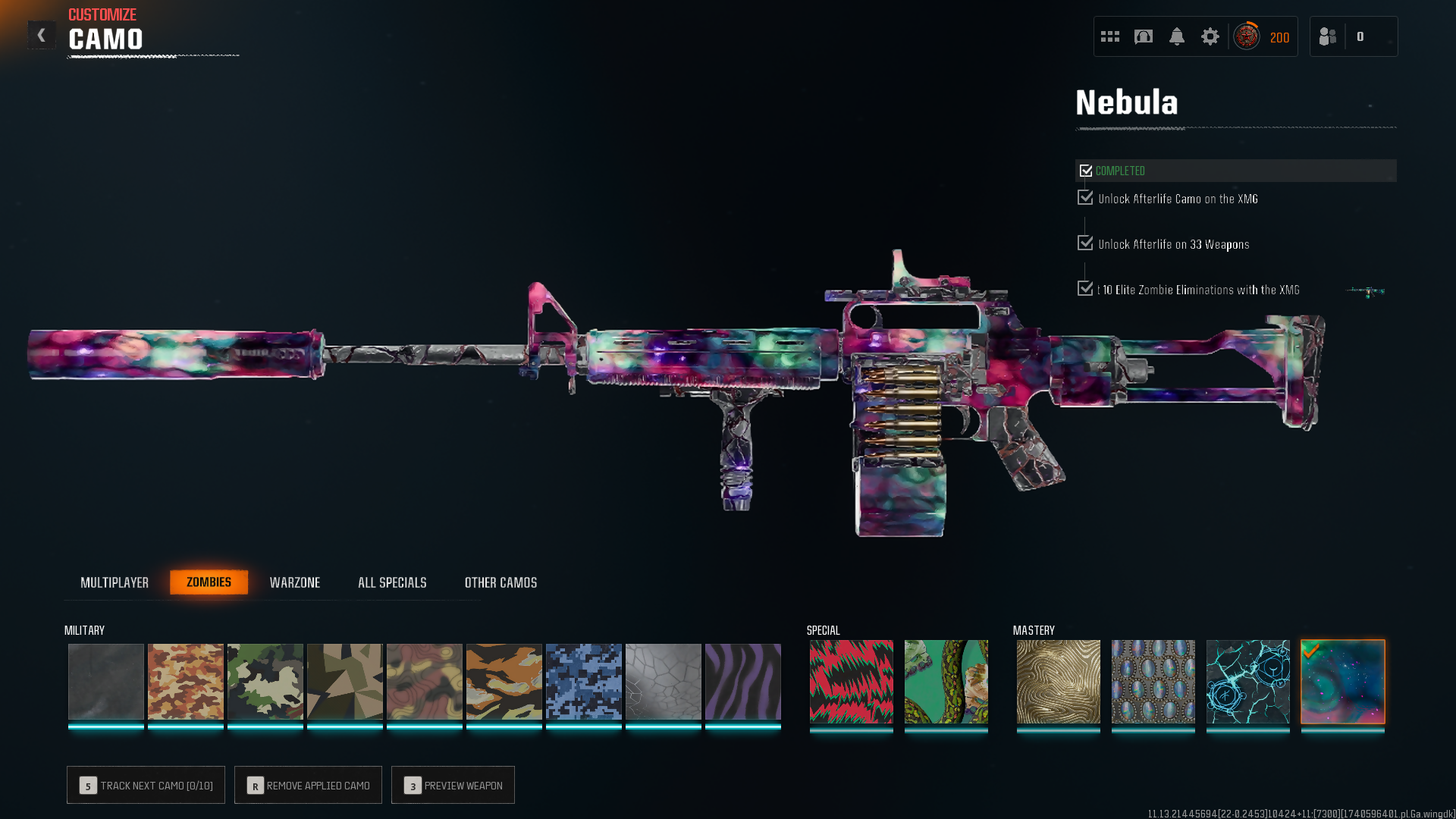Open the notifications bell
Viewport: 1456px width, 819px height.
[x=1177, y=36]
